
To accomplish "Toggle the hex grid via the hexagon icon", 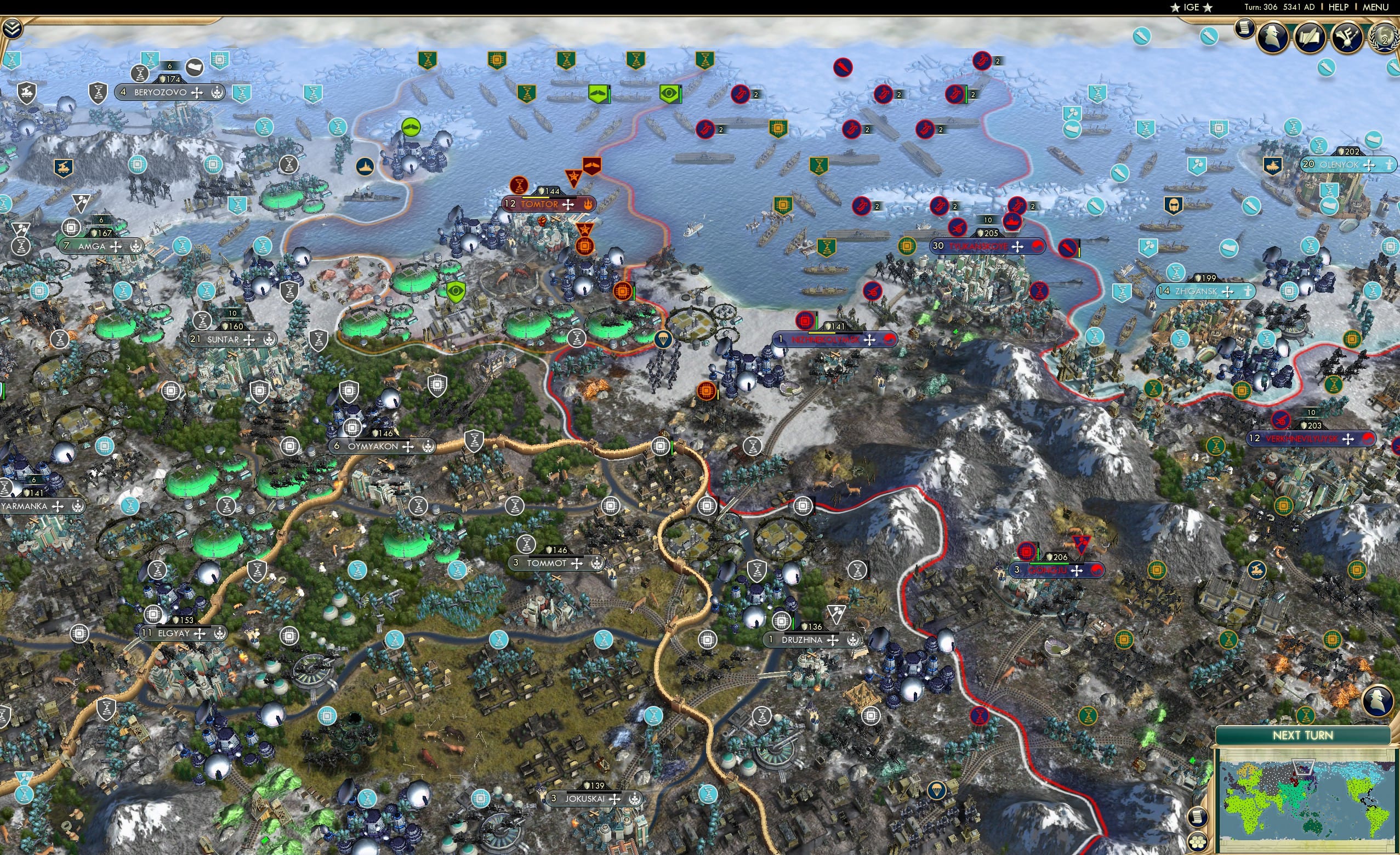I will [1198, 842].
